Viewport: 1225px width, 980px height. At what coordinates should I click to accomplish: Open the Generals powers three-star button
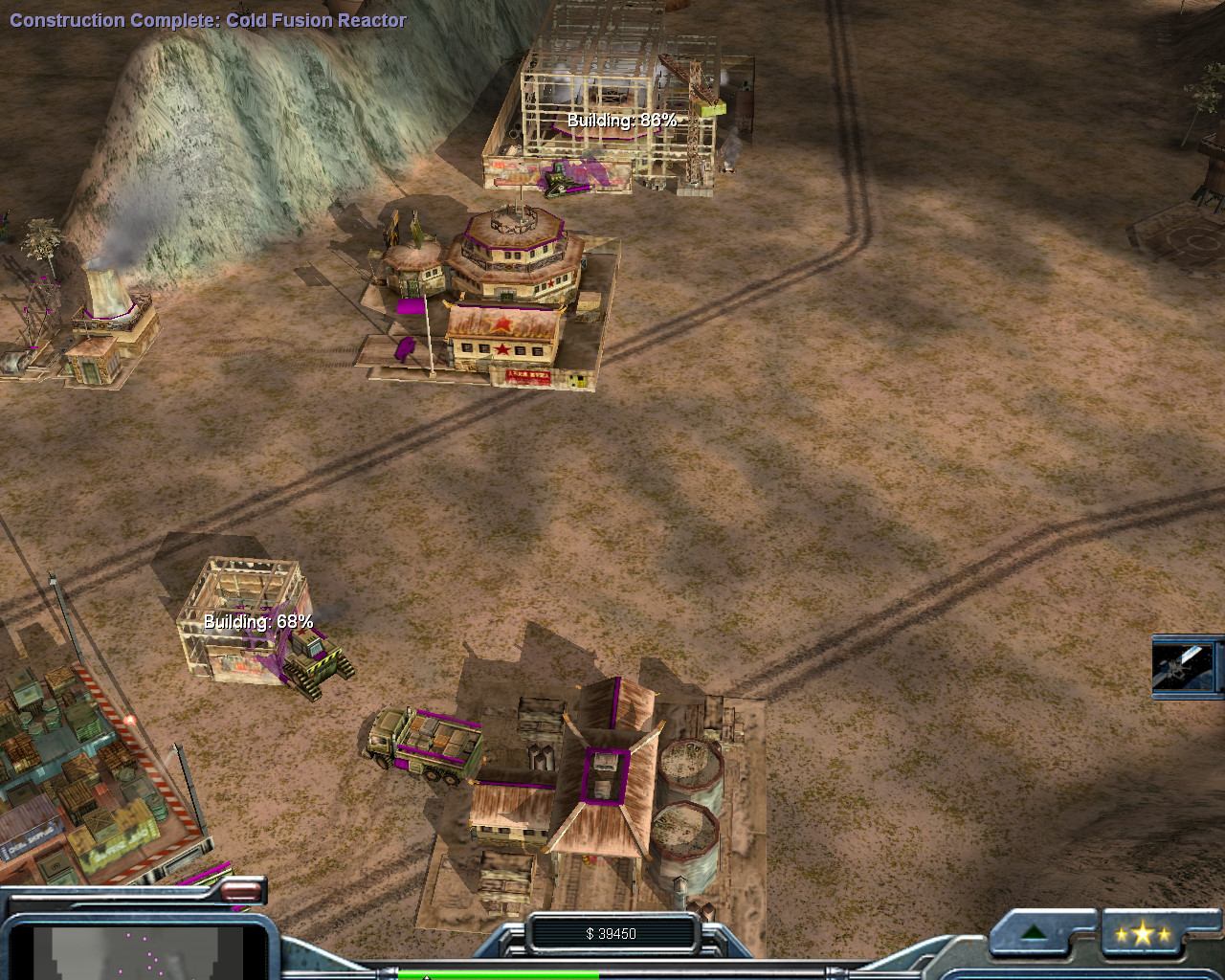1142,934
